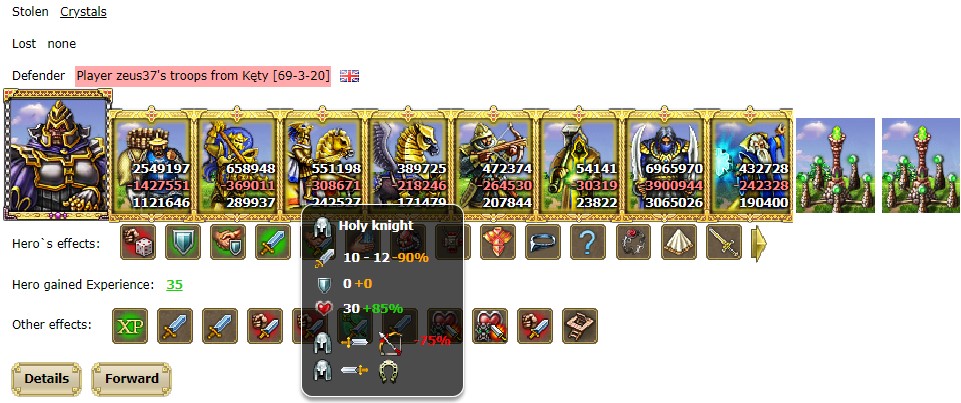Click the Forward button
The image size is (961, 403).
131,379
